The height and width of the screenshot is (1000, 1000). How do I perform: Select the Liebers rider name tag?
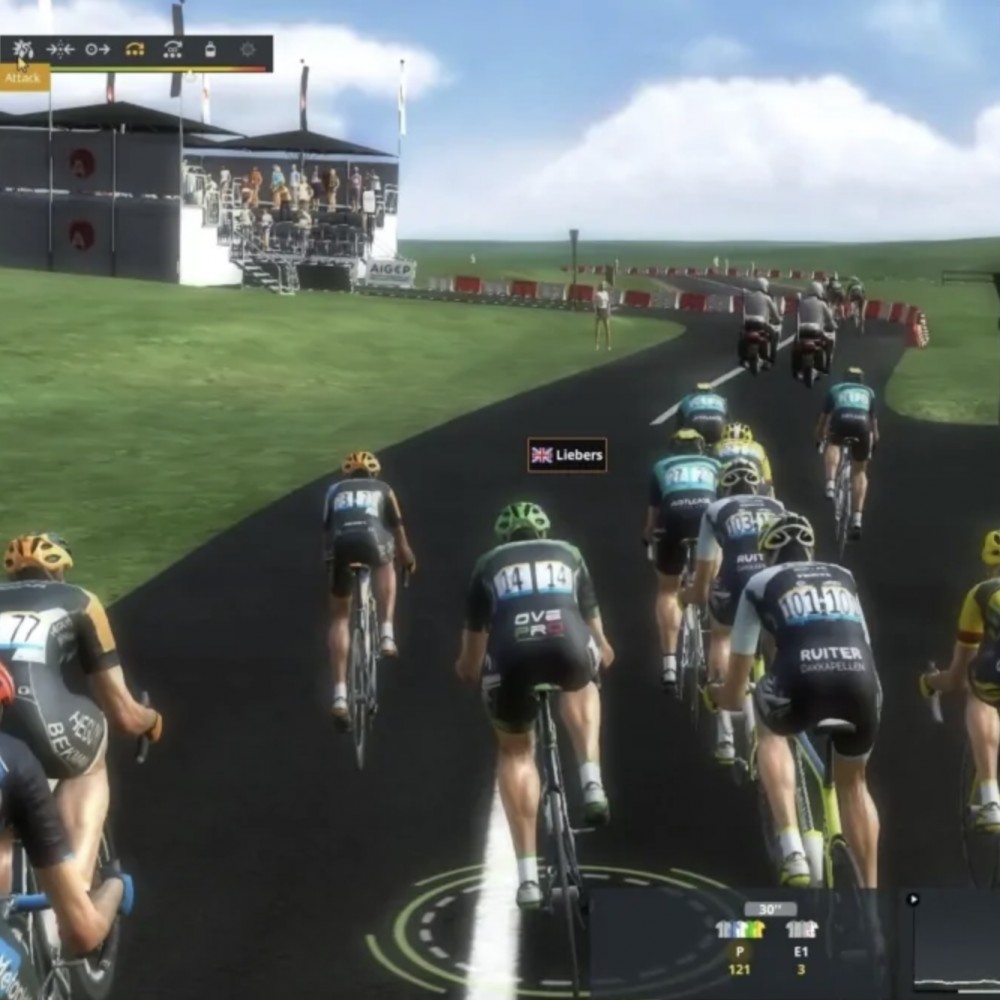point(567,455)
